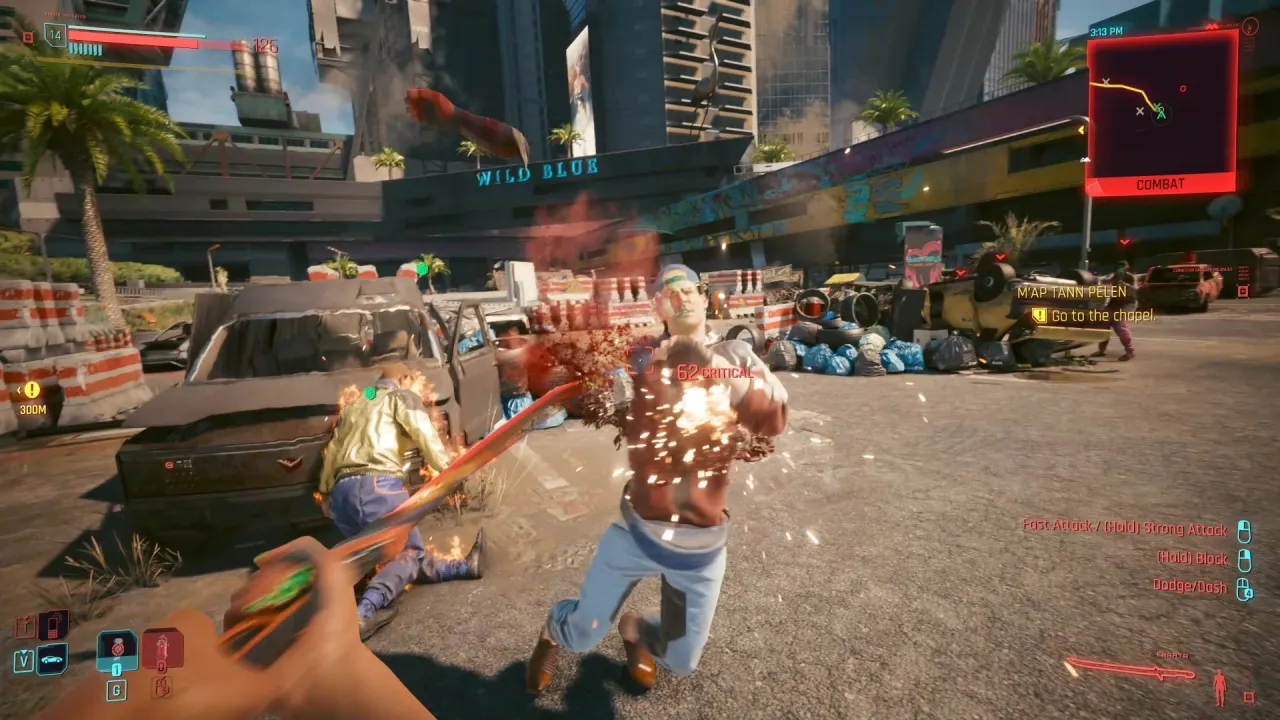Viewport: 1280px width, 720px height.
Task: Click the COMBAT label under the minimap
Action: tap(1158, 183)
